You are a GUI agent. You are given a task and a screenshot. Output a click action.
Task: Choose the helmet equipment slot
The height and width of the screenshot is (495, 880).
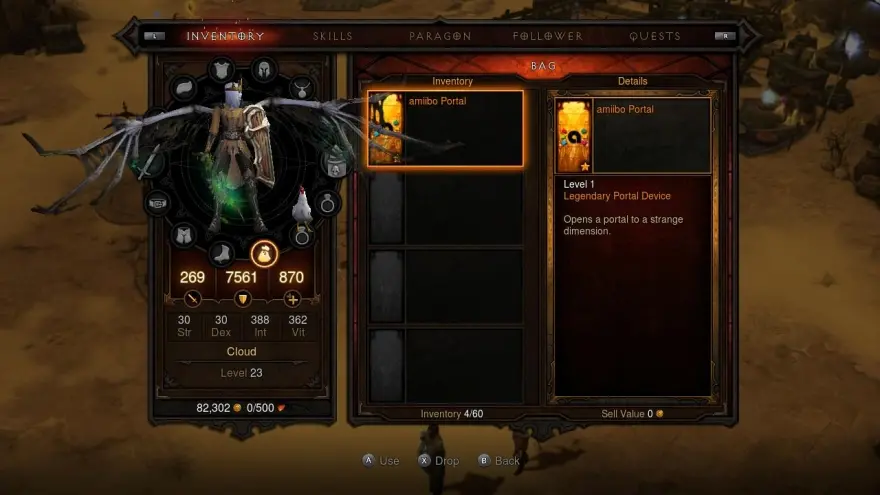point(264,70)
